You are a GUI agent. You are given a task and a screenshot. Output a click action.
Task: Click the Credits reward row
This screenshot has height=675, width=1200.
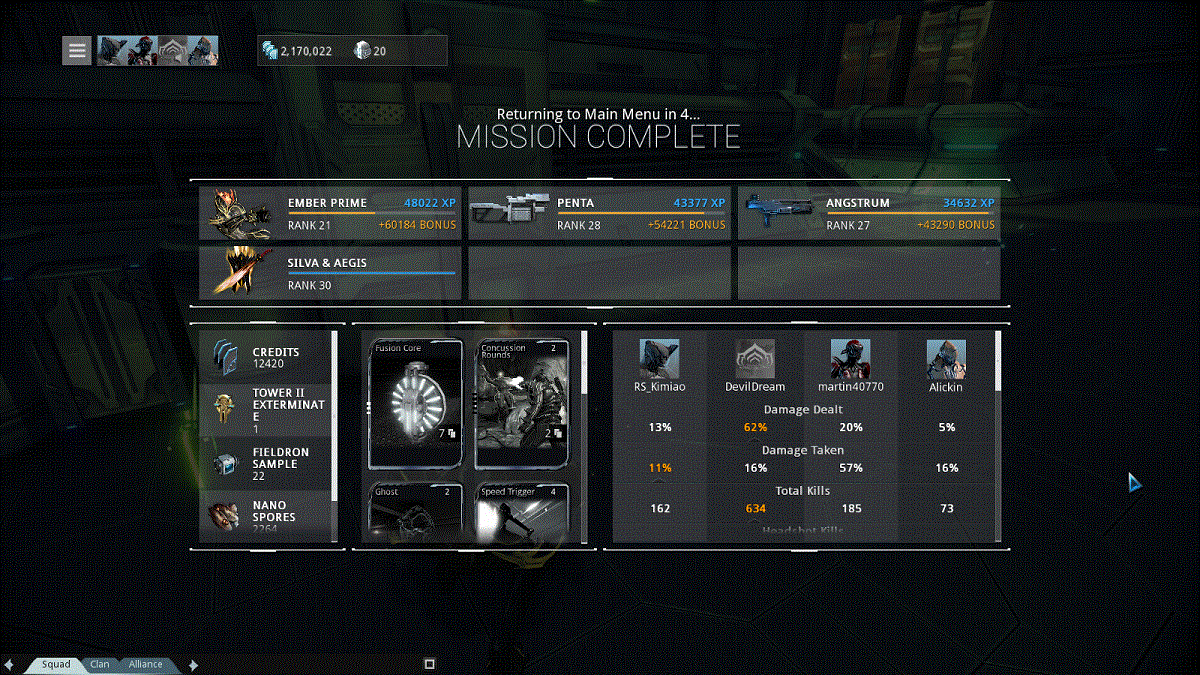pos(266,358)
